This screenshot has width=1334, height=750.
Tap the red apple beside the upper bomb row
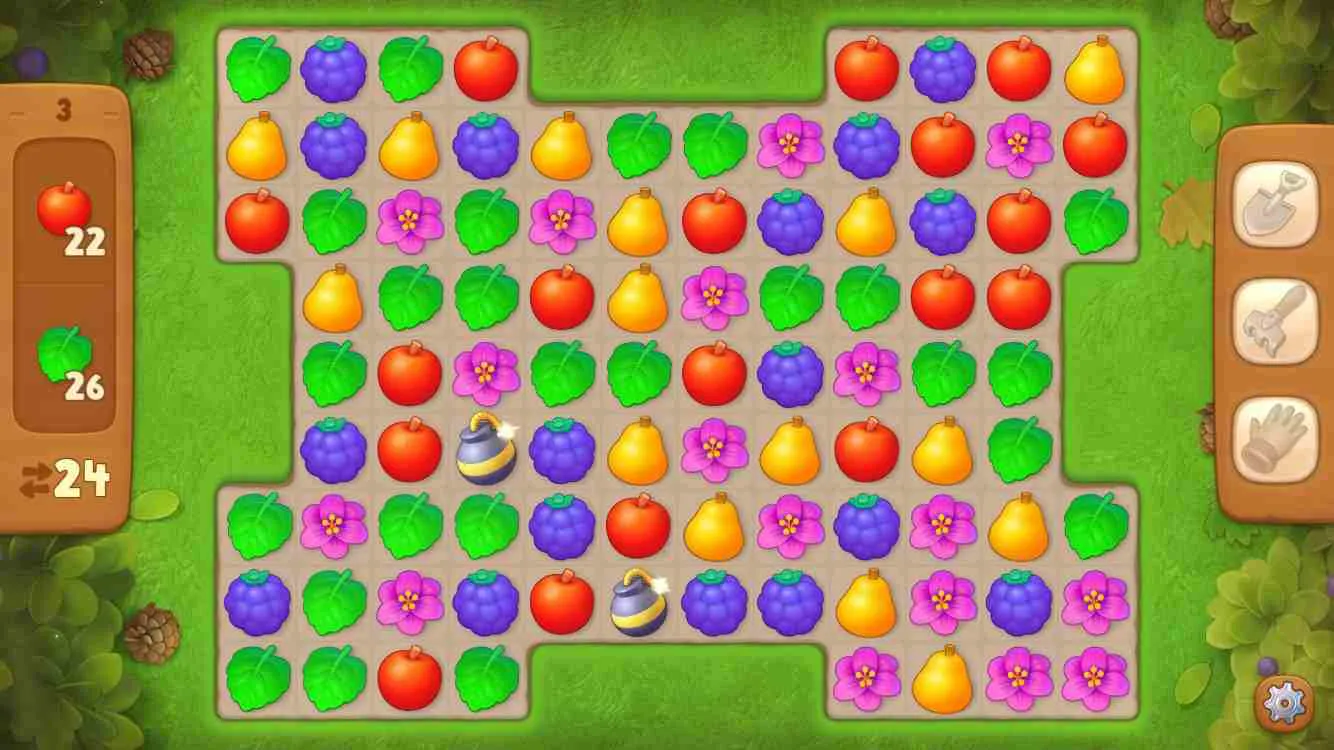click(x=410, y=454)
